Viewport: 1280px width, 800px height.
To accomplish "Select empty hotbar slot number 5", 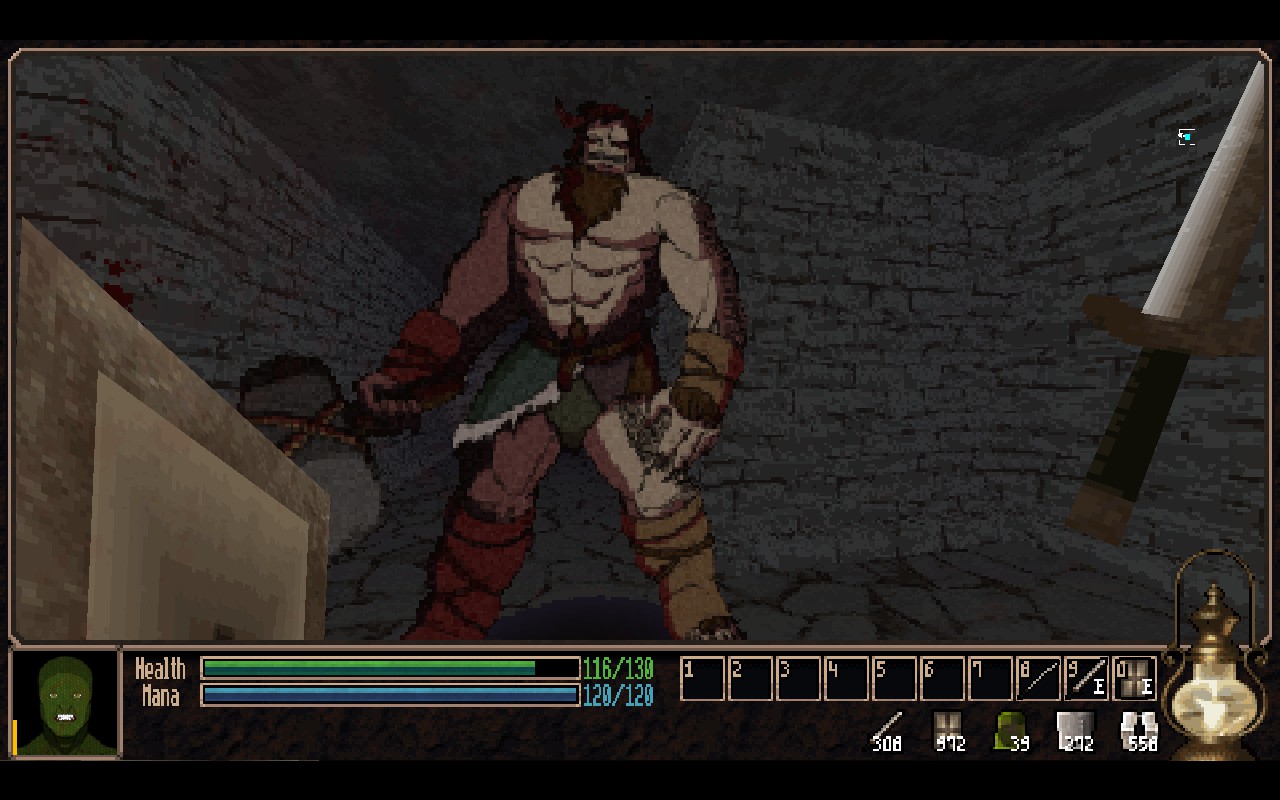I will pyautogui.click(x=894, y=679).
